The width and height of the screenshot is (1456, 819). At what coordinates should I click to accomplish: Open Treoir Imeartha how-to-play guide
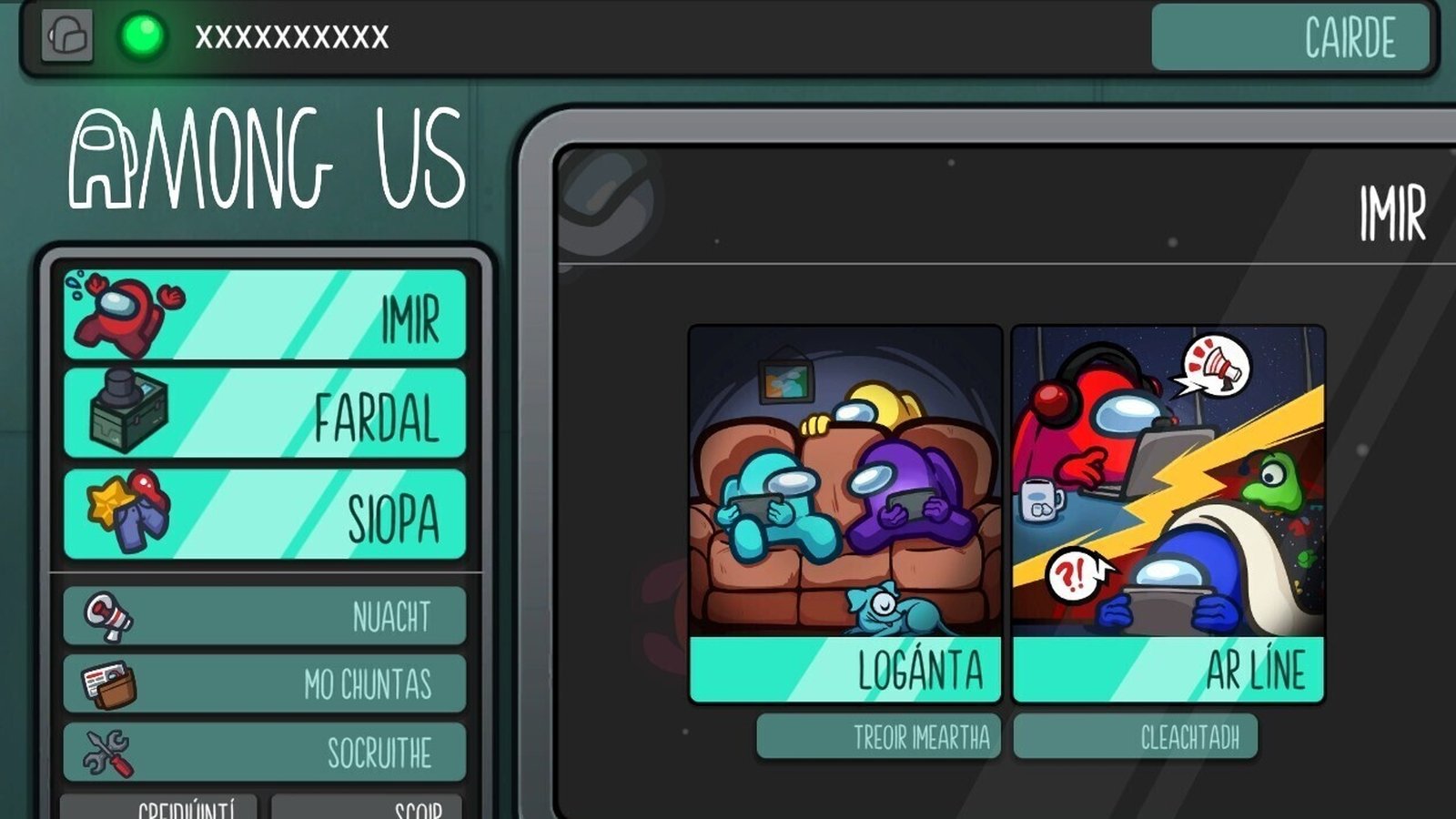click(x=878, y=736)
